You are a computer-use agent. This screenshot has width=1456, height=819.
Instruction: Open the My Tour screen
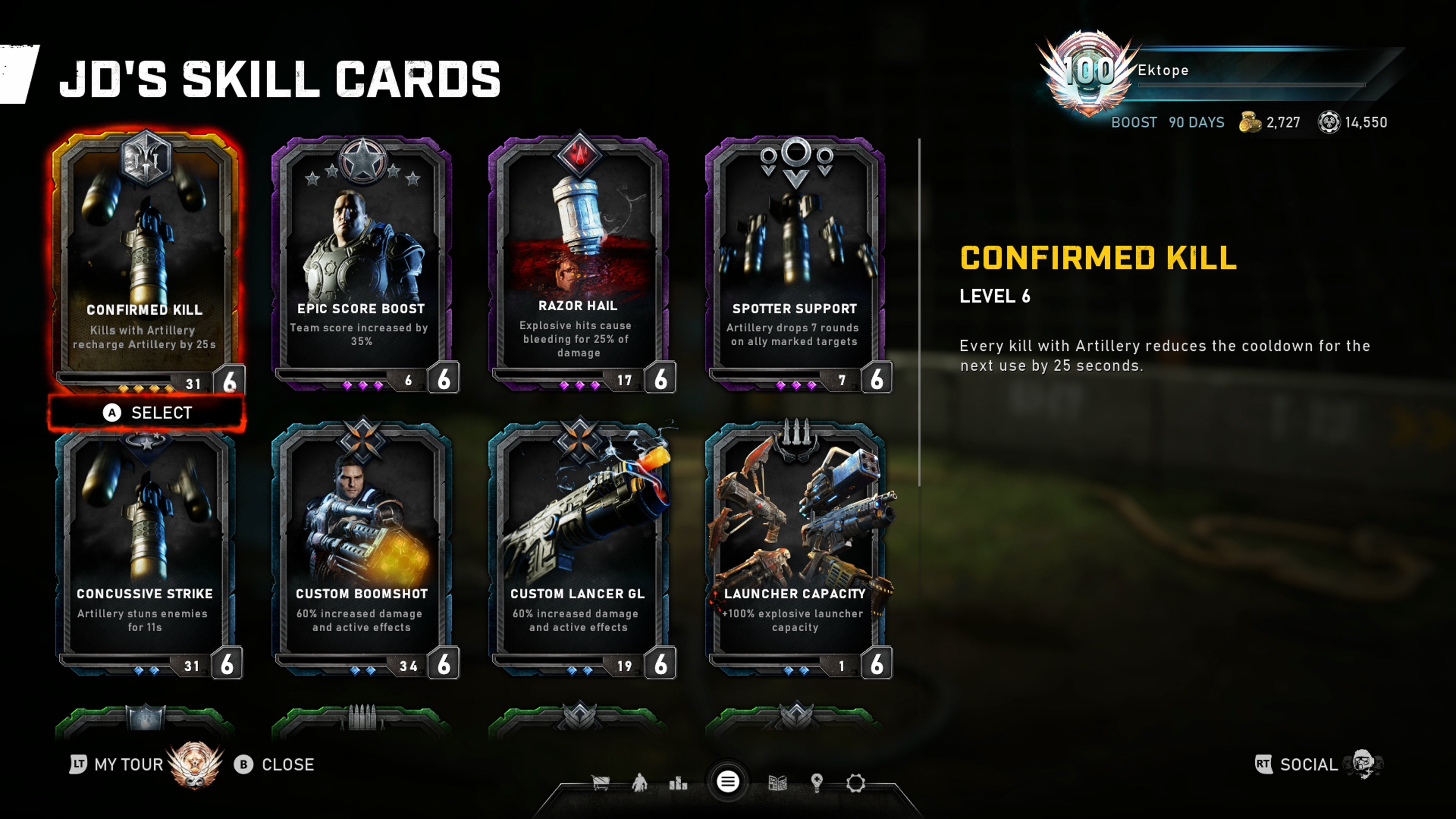128,764
